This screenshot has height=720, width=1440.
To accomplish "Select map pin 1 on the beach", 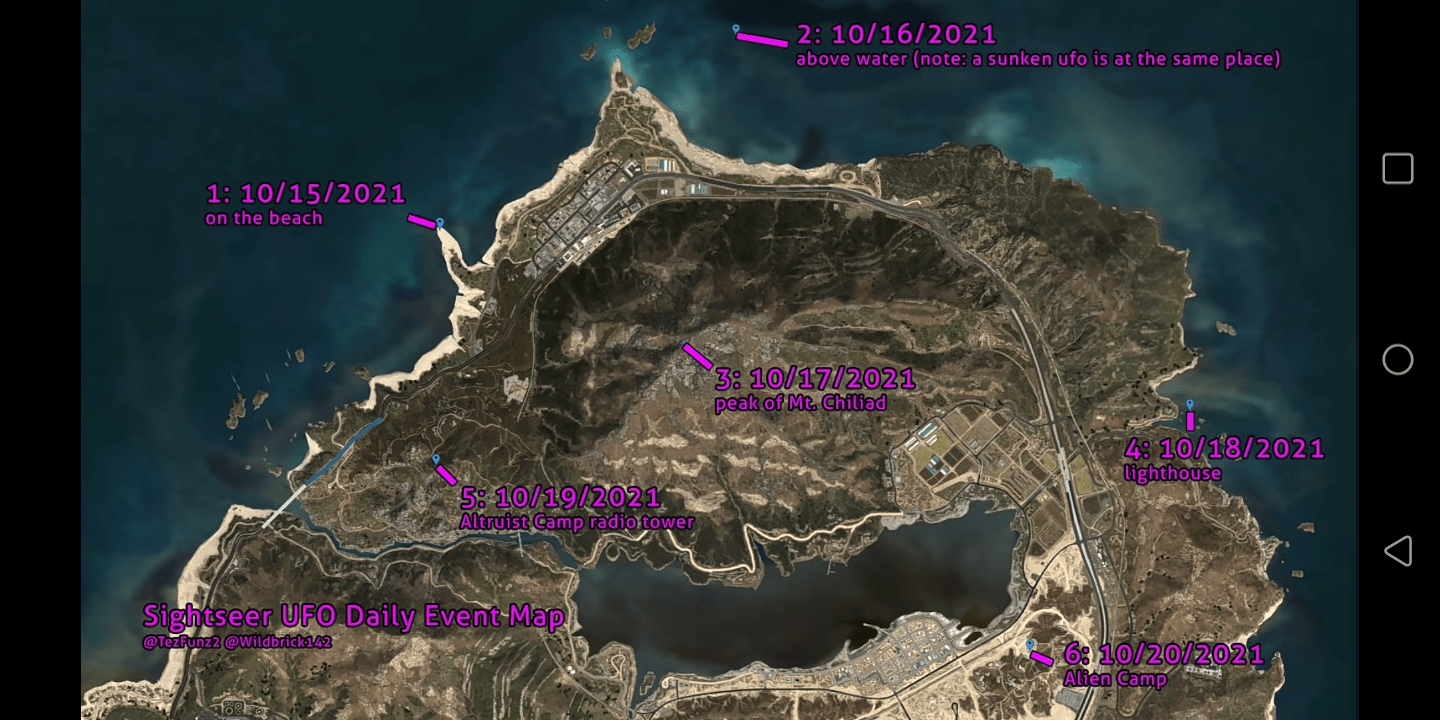I will 438,224.
